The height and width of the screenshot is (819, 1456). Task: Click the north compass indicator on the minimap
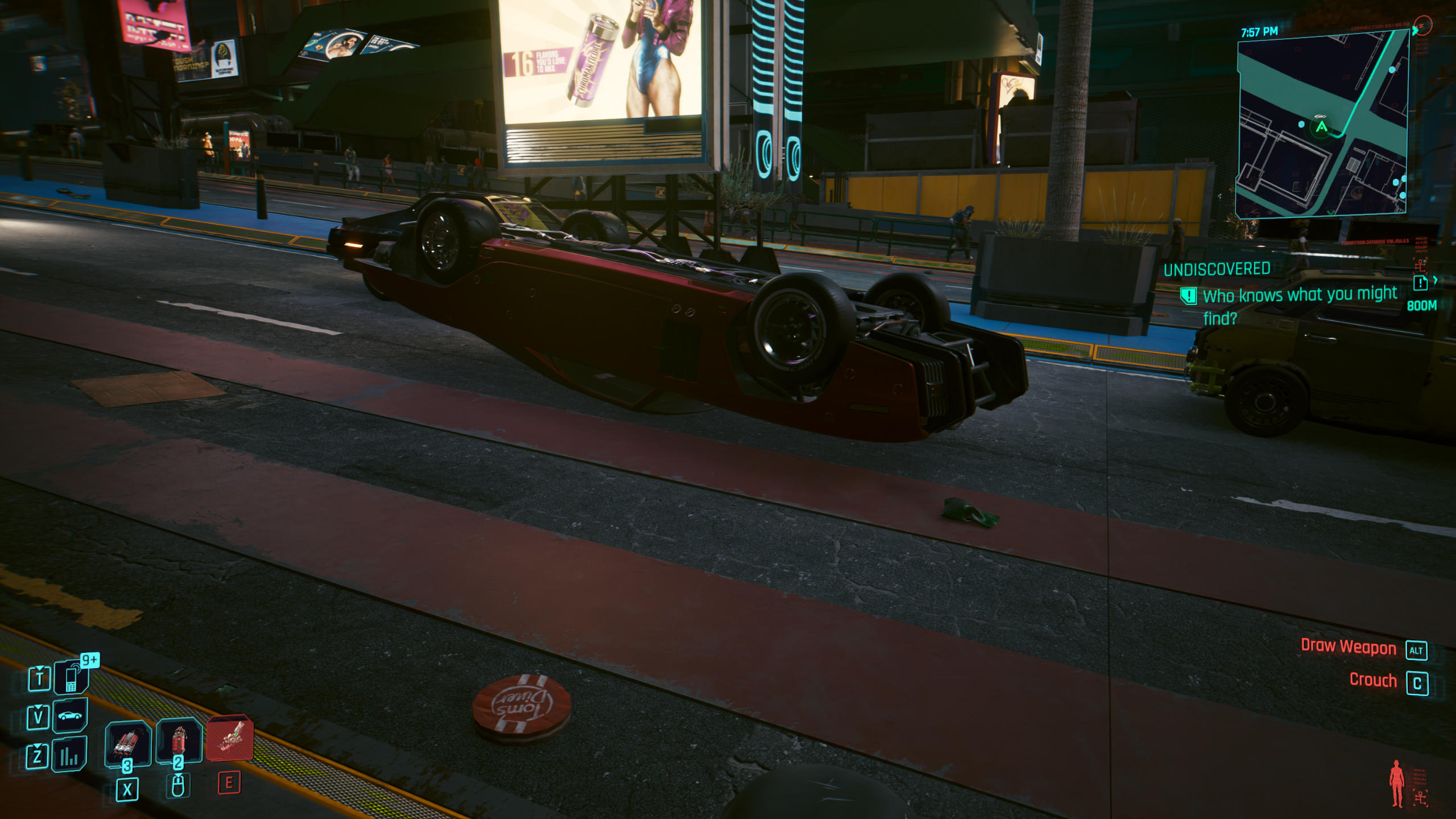[x=1422, y=26]
